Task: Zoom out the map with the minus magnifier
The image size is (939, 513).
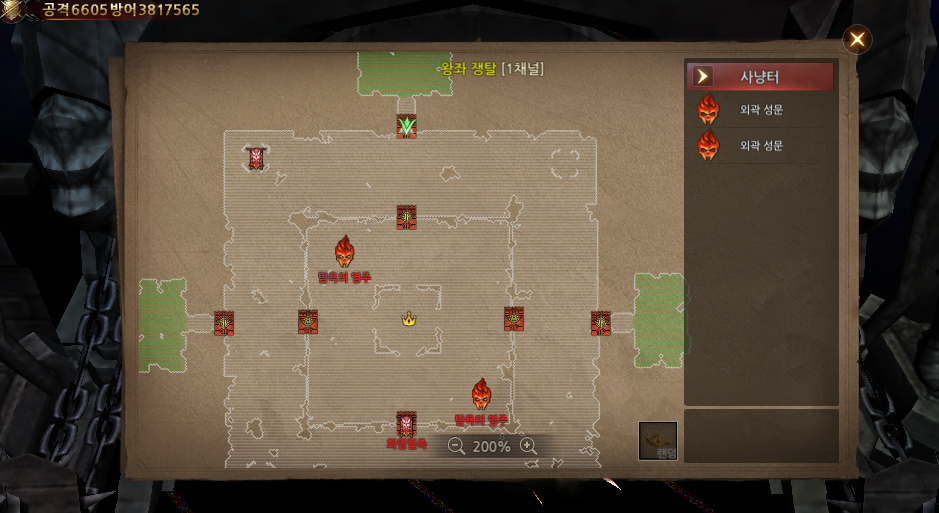Action: (456, 446)
